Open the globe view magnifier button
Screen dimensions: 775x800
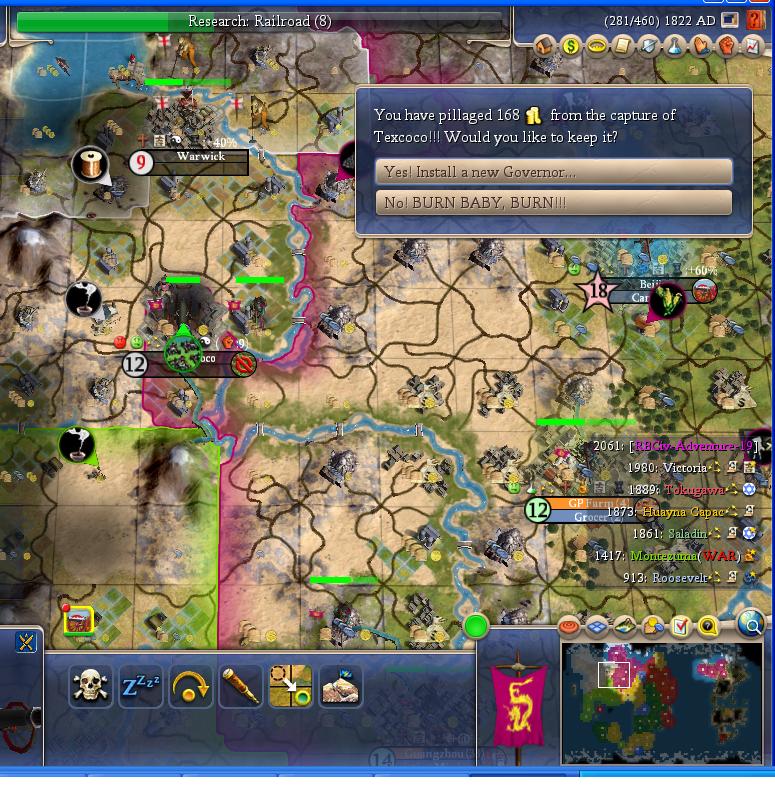[751, 626]
